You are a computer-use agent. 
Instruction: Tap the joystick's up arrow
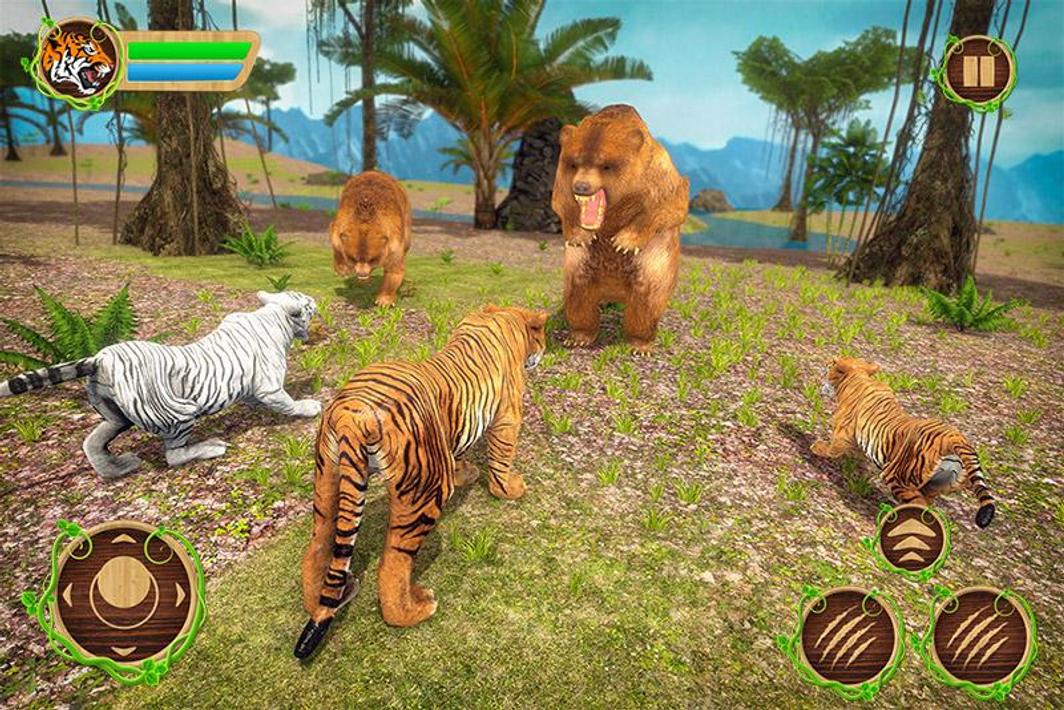pyautogui.click(x=124, y=540)
